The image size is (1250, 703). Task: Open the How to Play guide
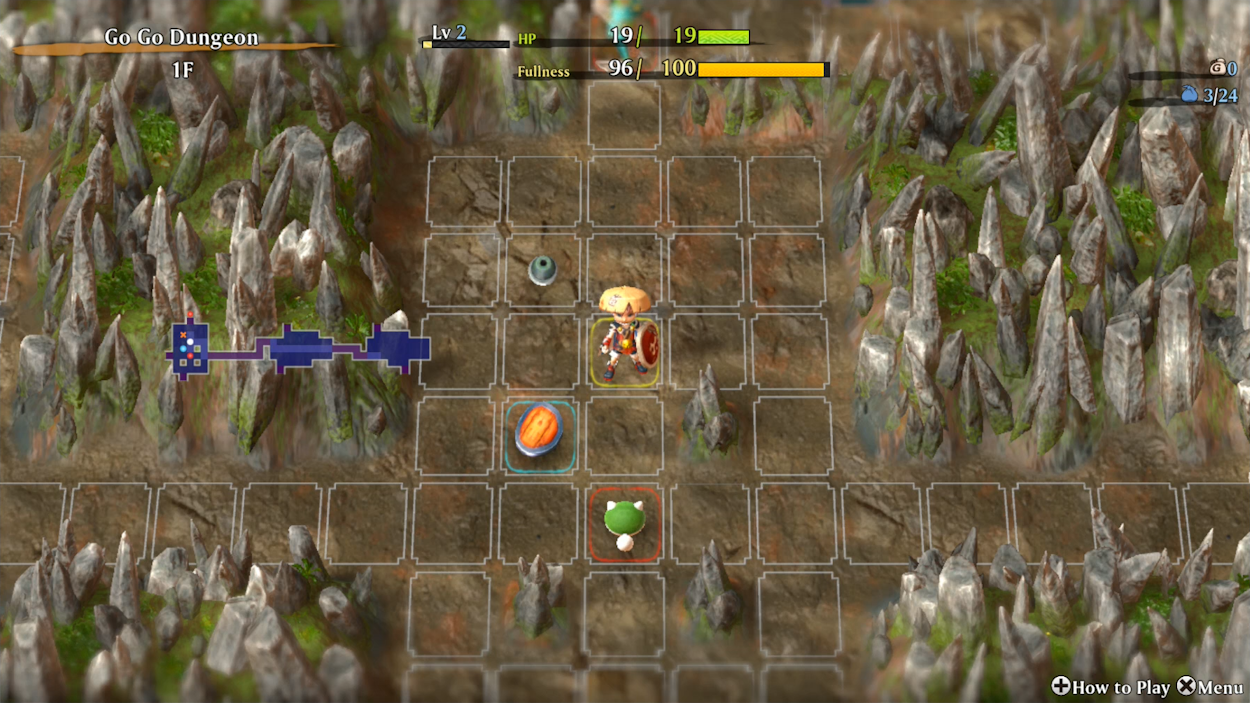pos(1110,687)
